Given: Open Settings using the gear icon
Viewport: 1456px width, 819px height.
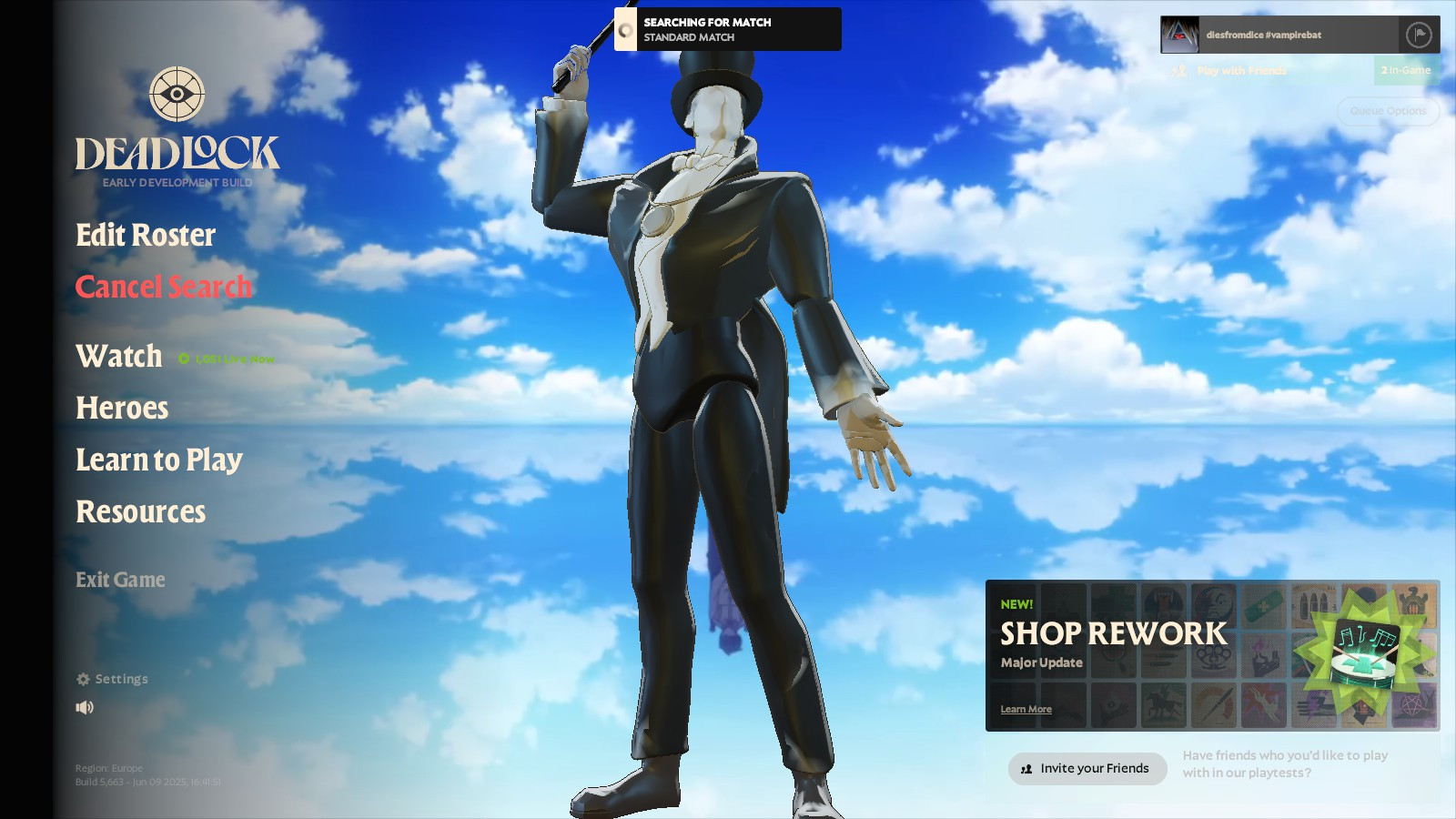Looking at the screenshot, I should [x=83, y=678].
